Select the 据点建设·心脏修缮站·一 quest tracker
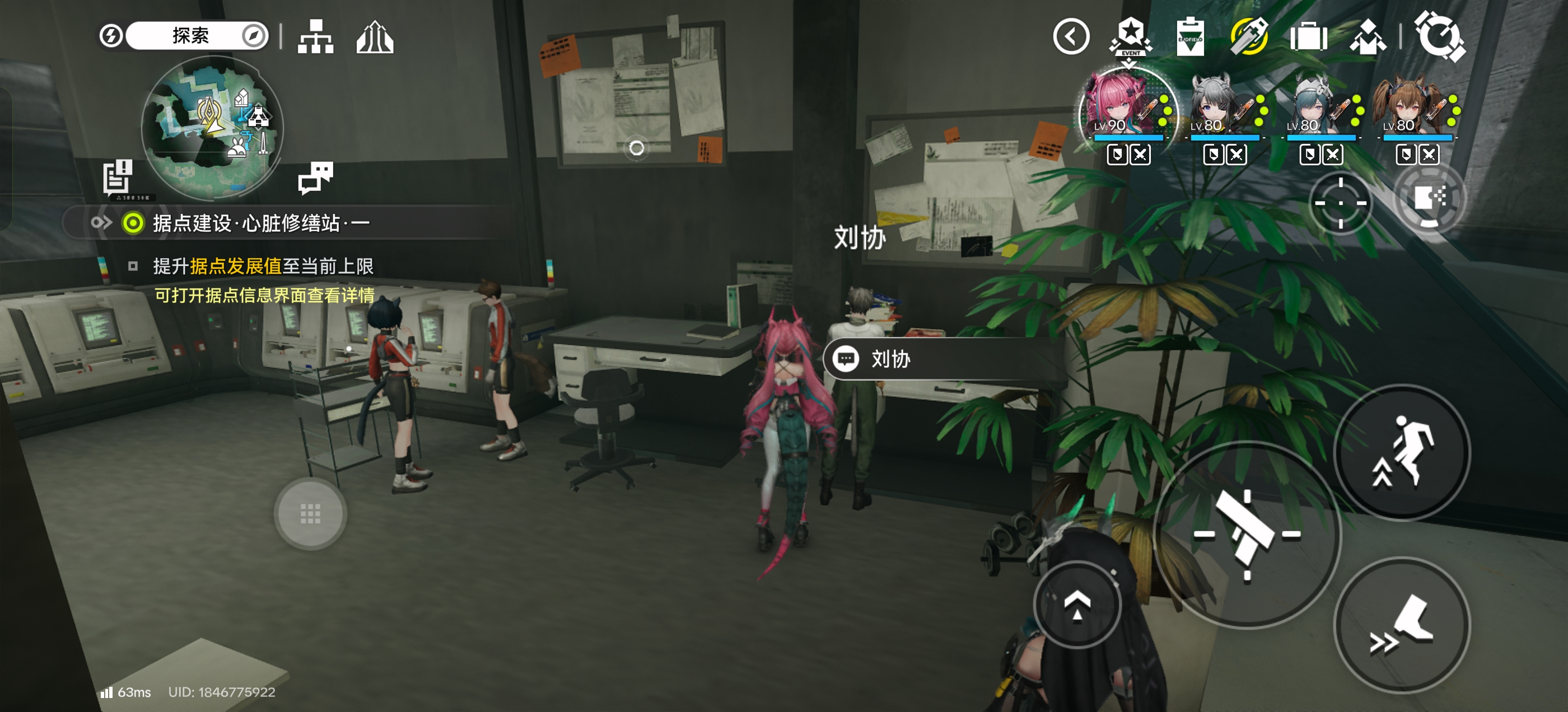 (x=260, y=223)
